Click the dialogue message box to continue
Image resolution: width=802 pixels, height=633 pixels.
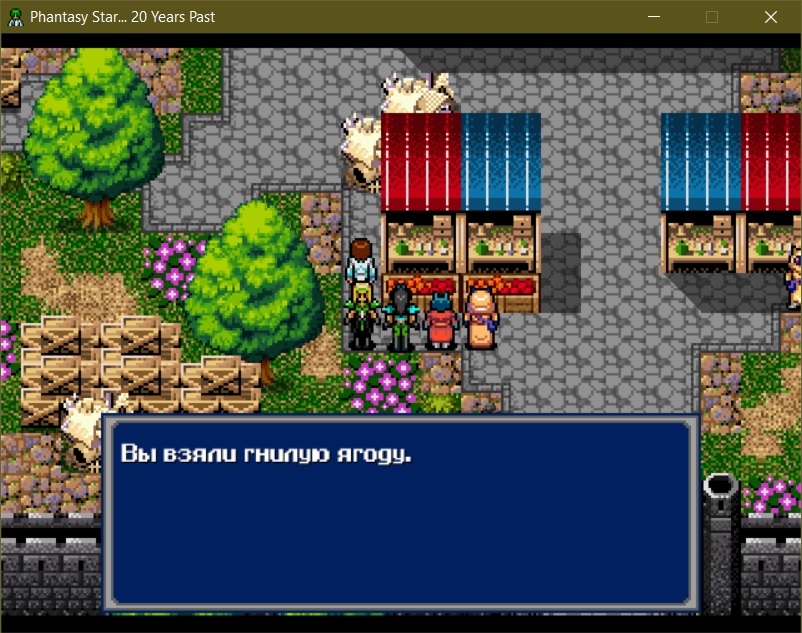click(x=400, y=512)
